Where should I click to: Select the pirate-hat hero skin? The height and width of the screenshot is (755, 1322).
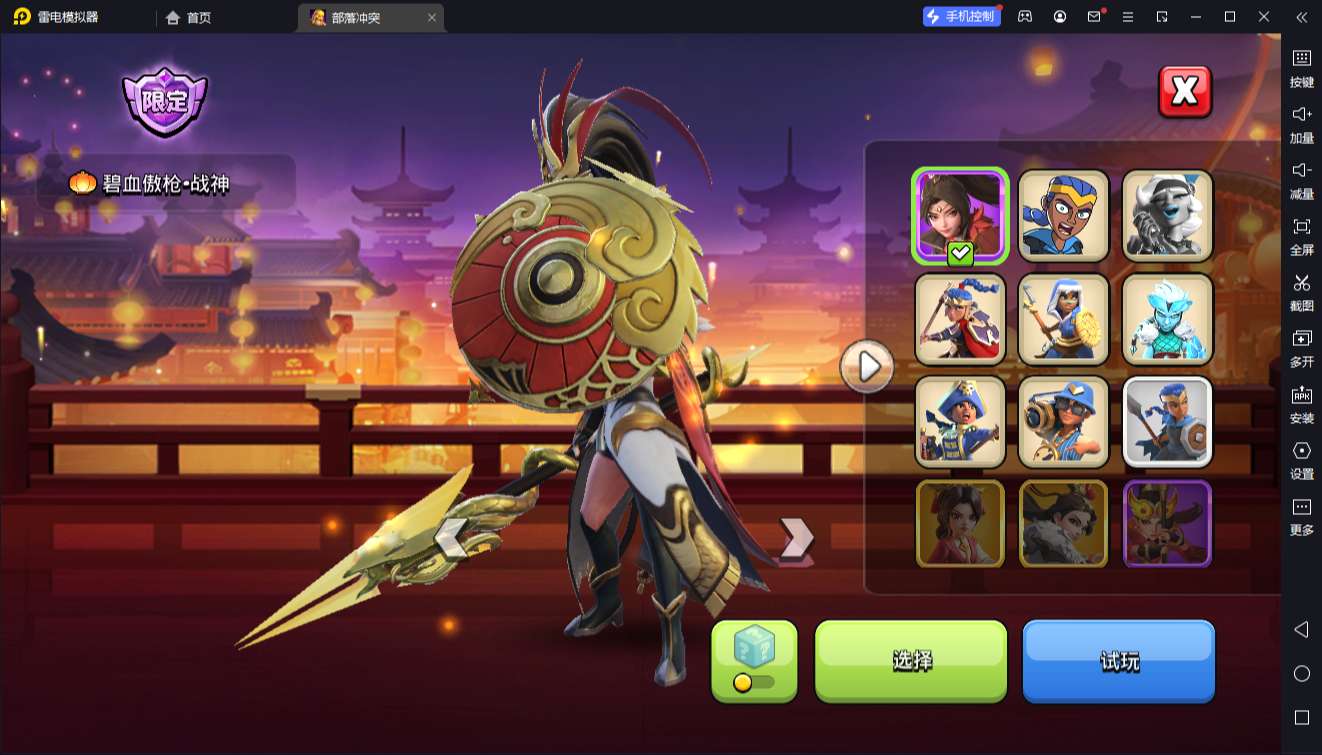[960, 422]
